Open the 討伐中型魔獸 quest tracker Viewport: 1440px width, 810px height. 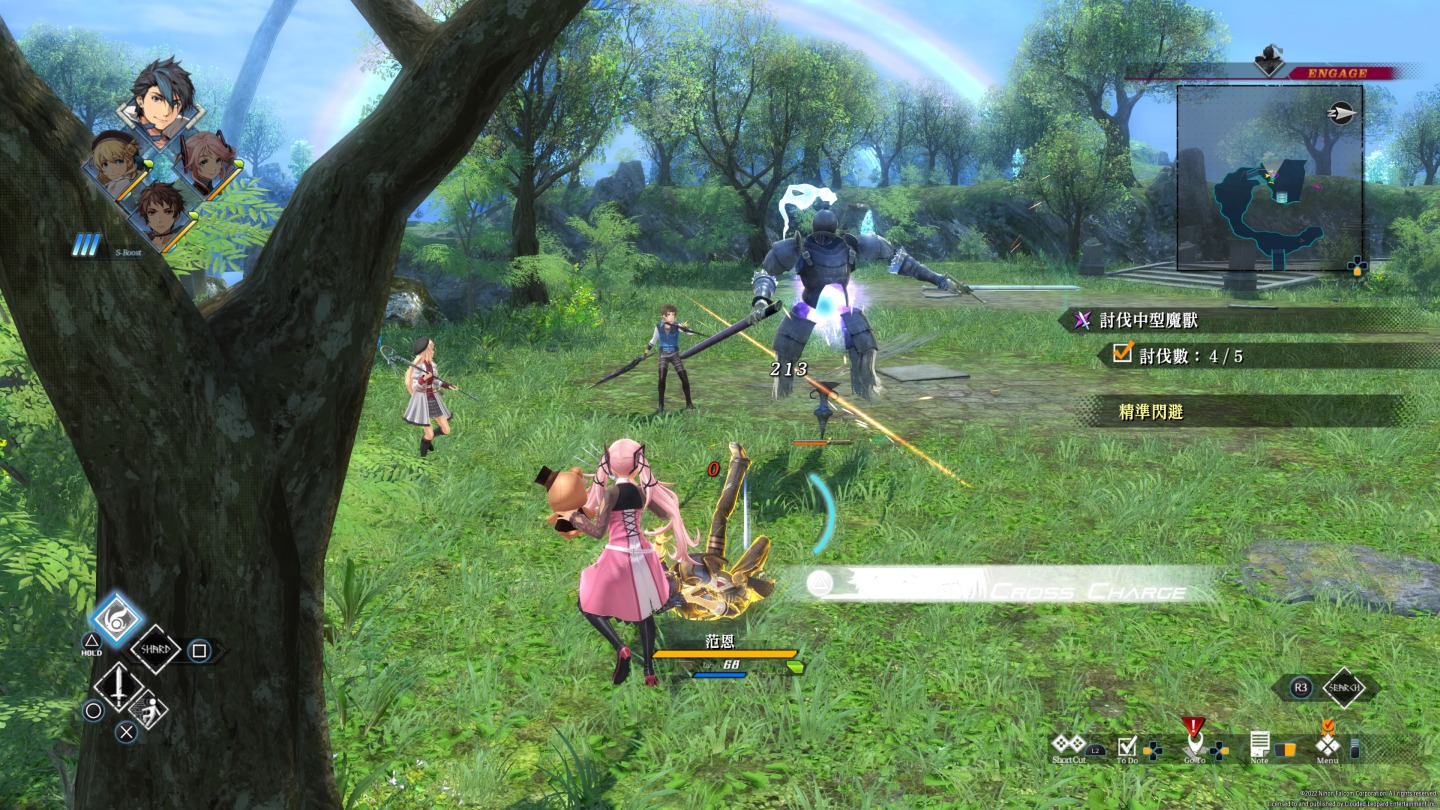click(x=1148, y=321)
